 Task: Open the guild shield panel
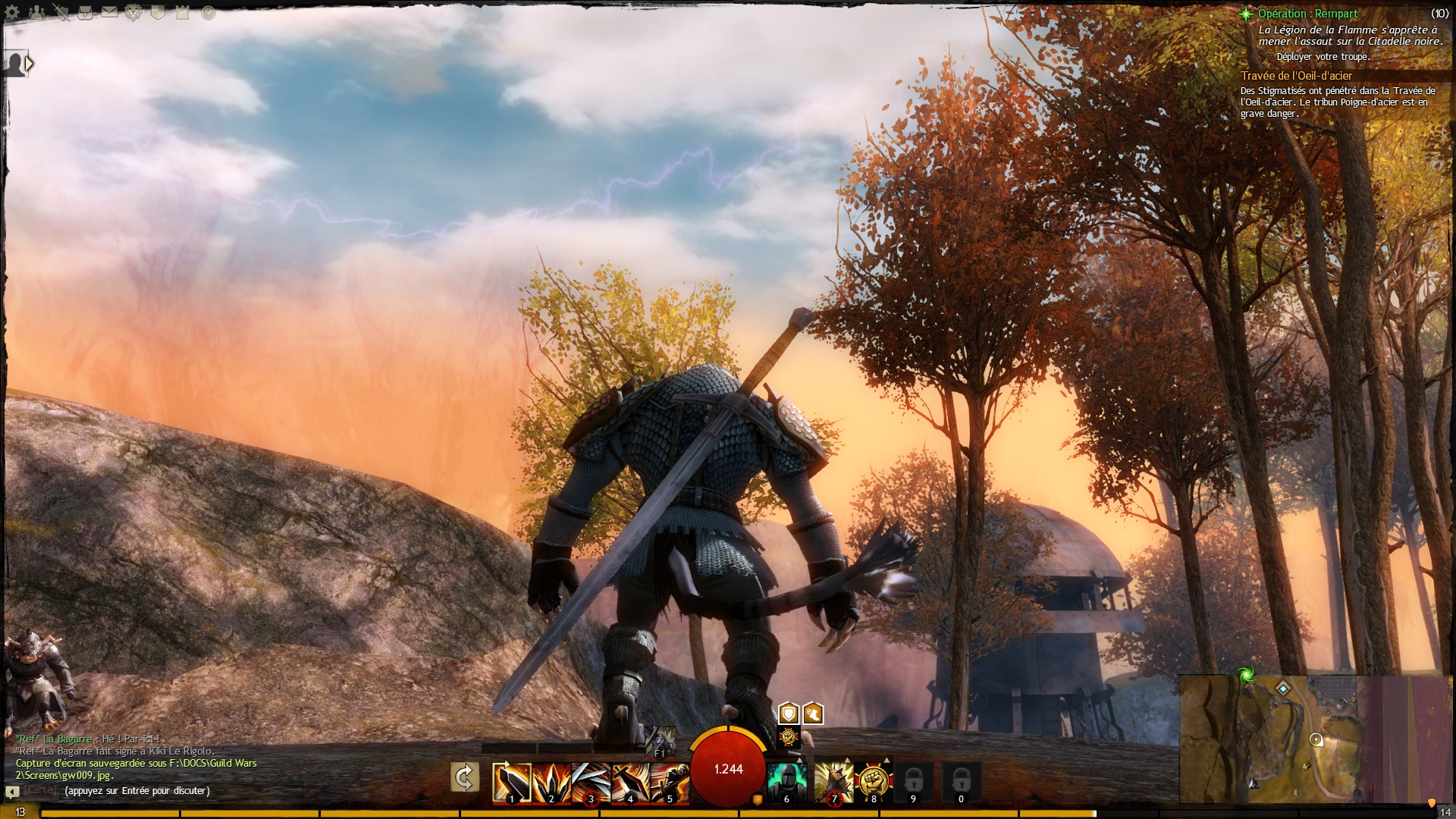coord(158,12)
